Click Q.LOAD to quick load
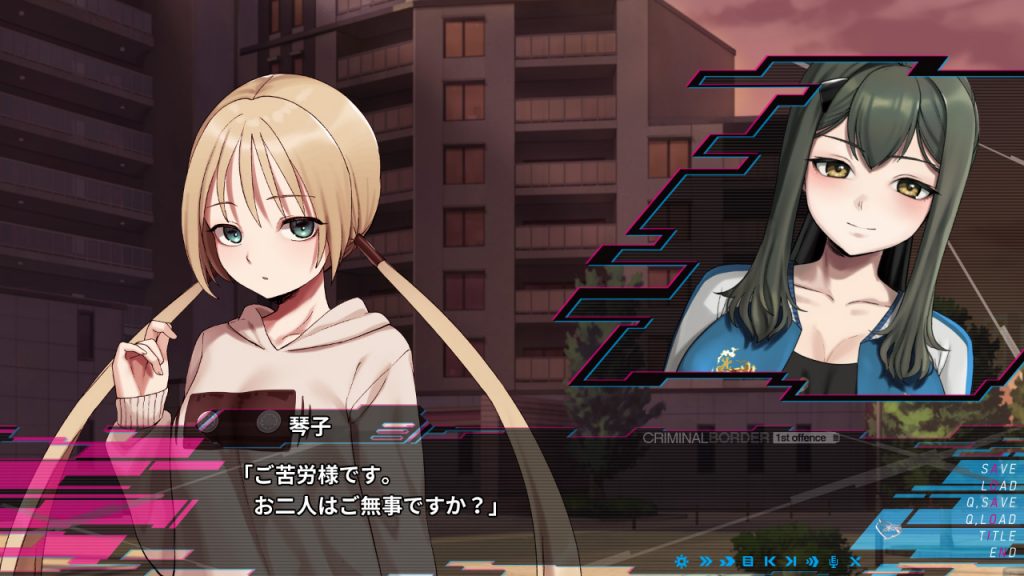 991,519
